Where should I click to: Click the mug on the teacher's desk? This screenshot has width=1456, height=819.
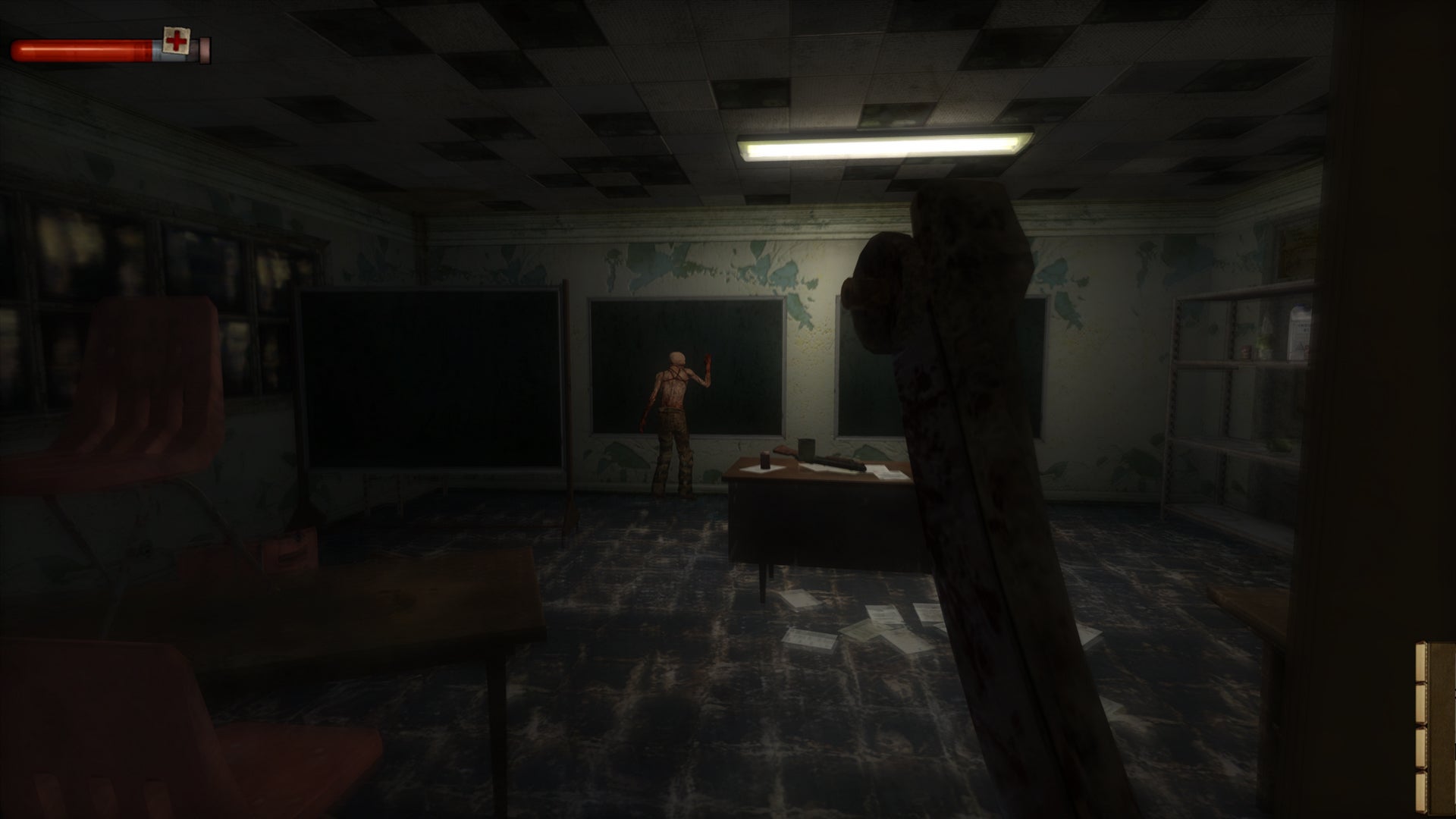805,450
